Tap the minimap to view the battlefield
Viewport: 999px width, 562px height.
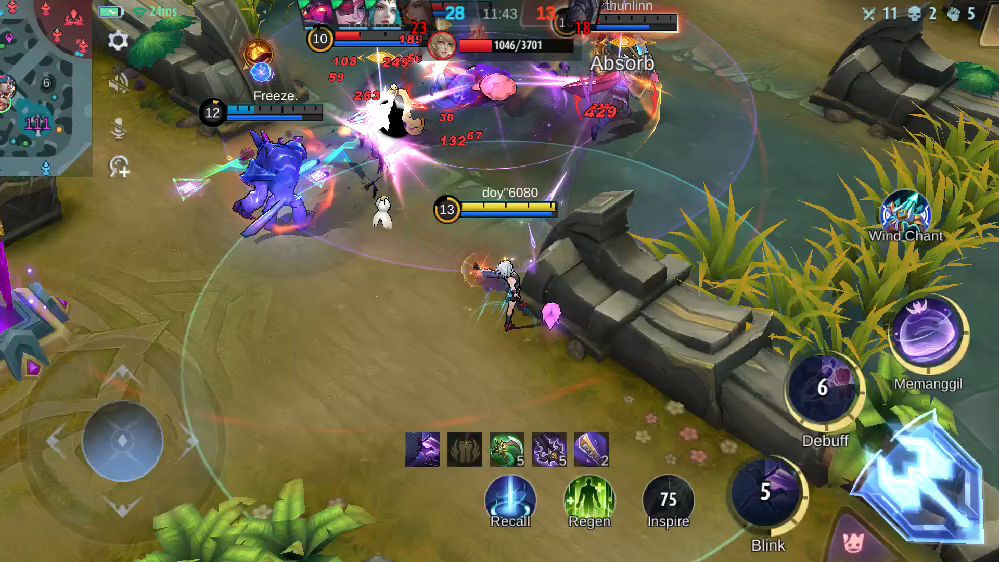coord(46,88)
